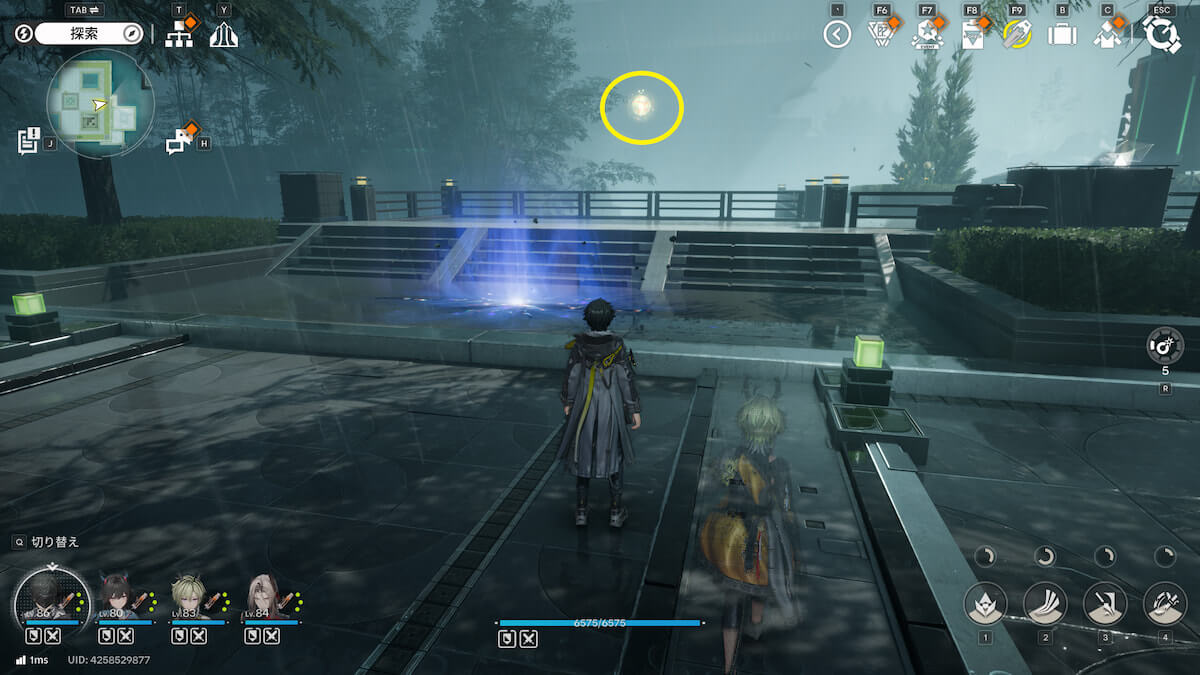Open the chat bubbles icon

[x=180, y=141]
